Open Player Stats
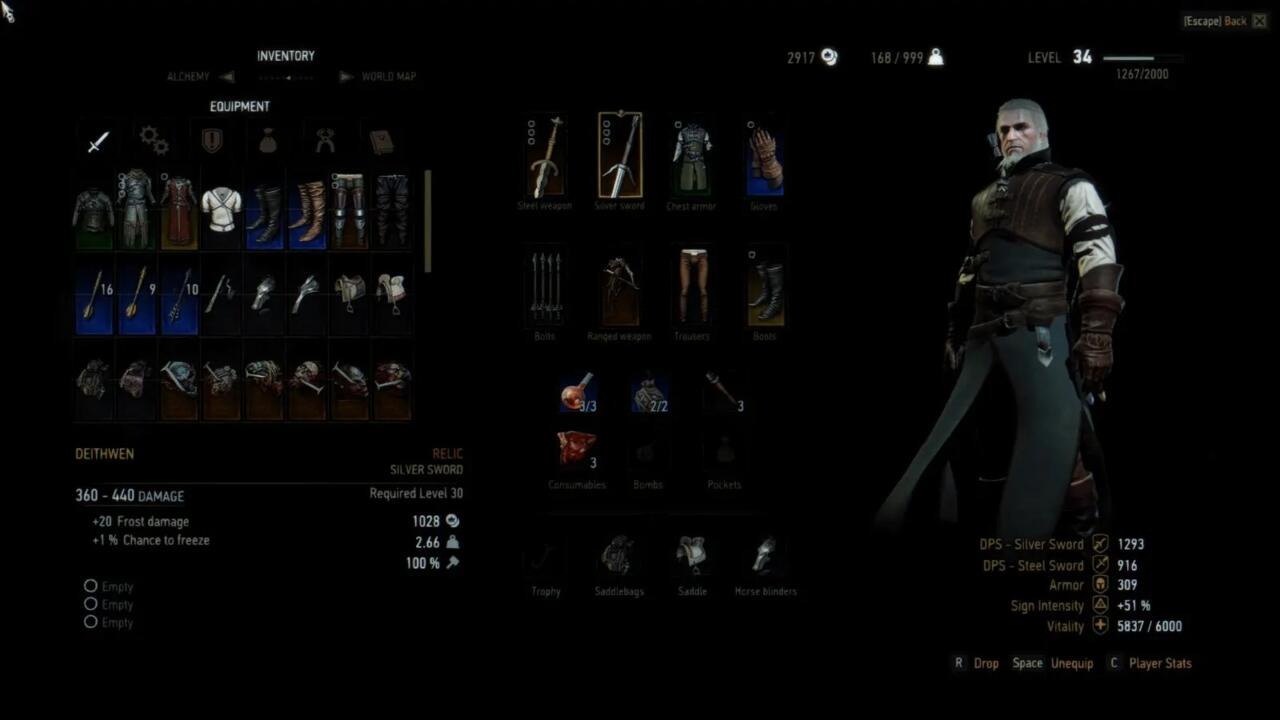Screen dimensions: 1280x720 1160,663
